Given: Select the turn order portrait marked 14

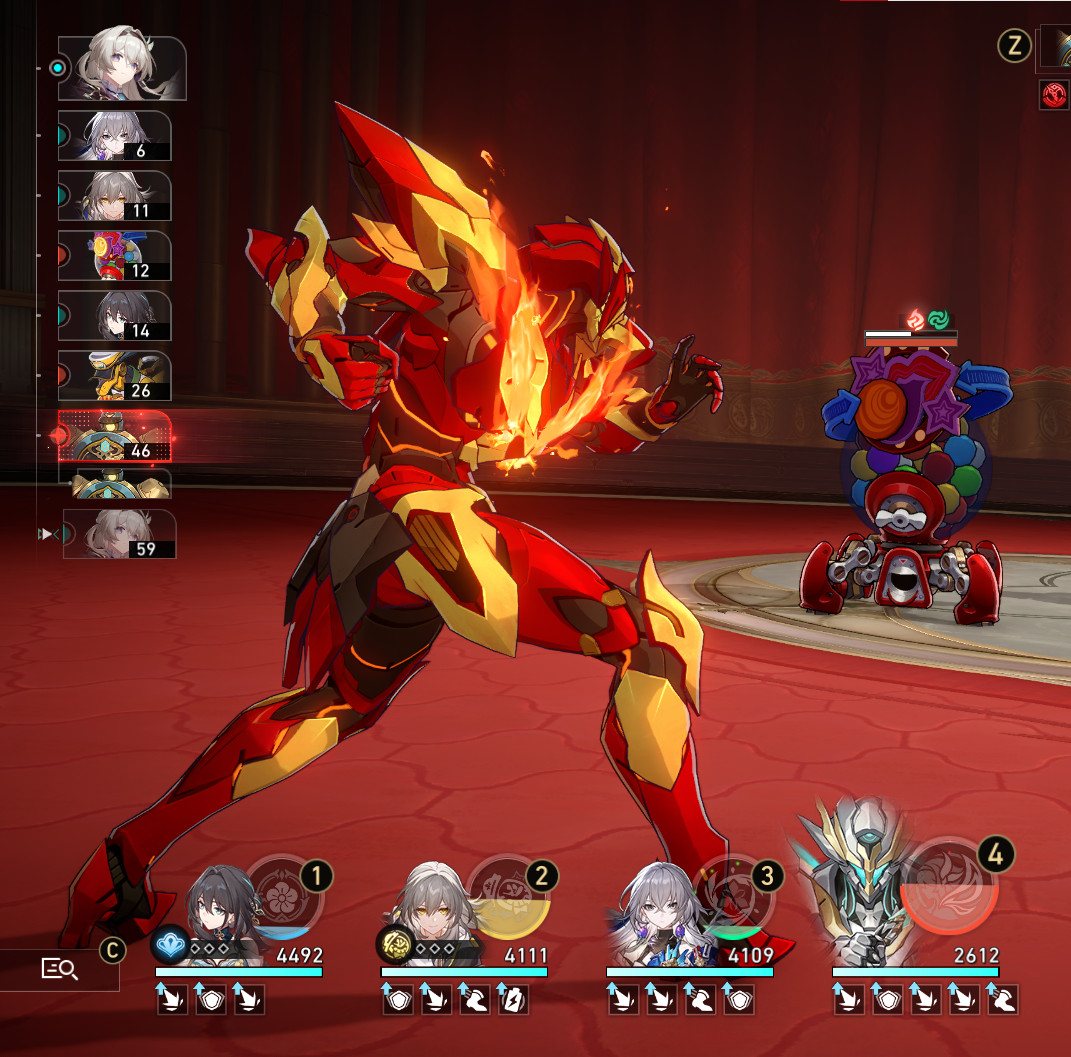Looking at the screenshot, I should [x=114, y=316].
